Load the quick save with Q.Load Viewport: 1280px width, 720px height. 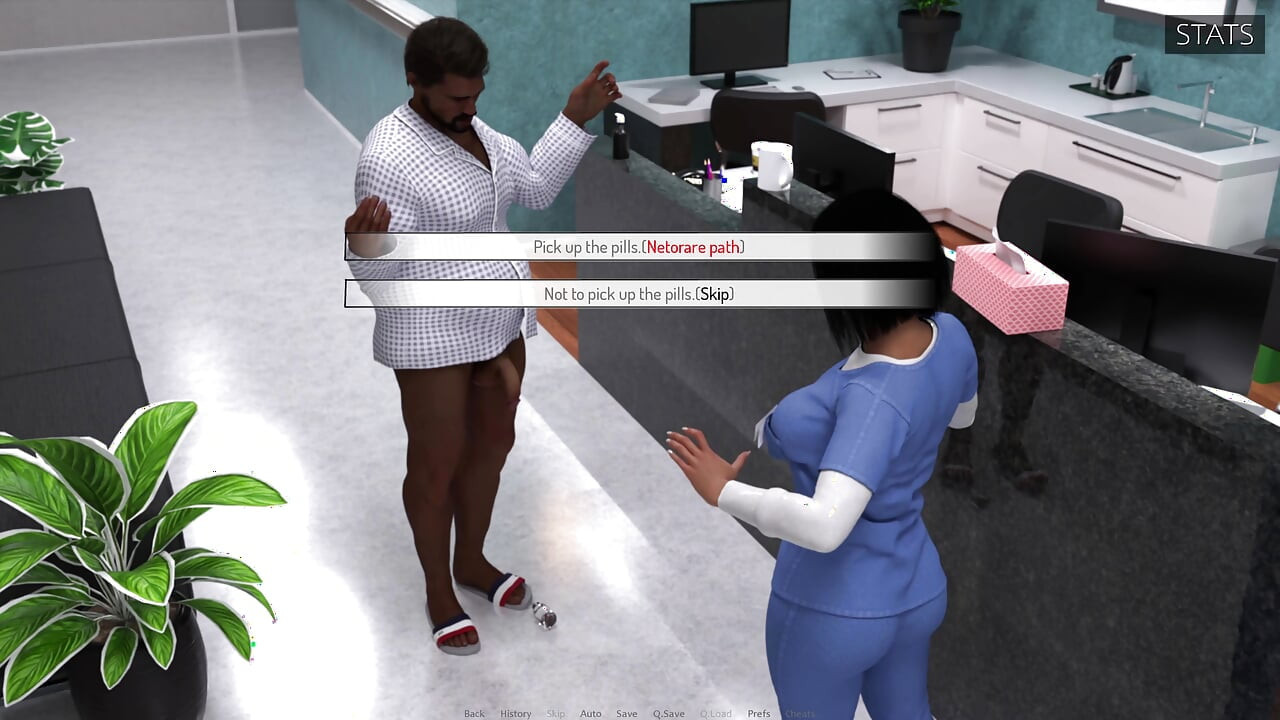717,713
